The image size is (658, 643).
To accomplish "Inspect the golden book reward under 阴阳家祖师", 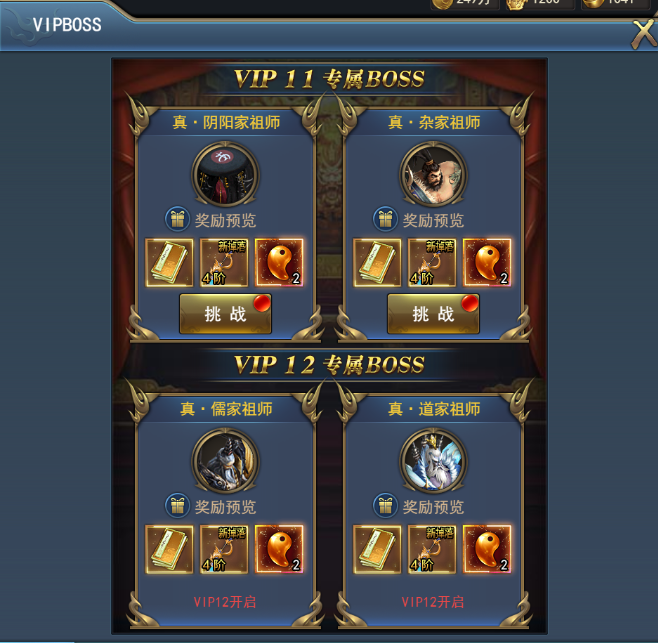I will pos(170,263).
